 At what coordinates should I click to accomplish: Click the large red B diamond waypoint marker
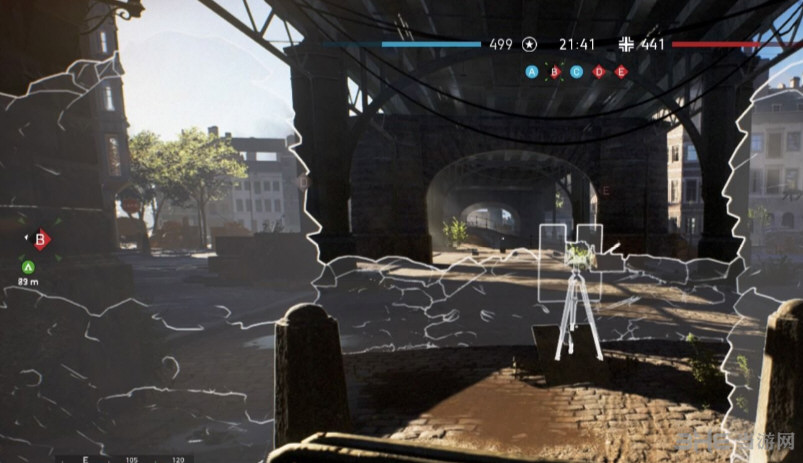pos(41,239)
